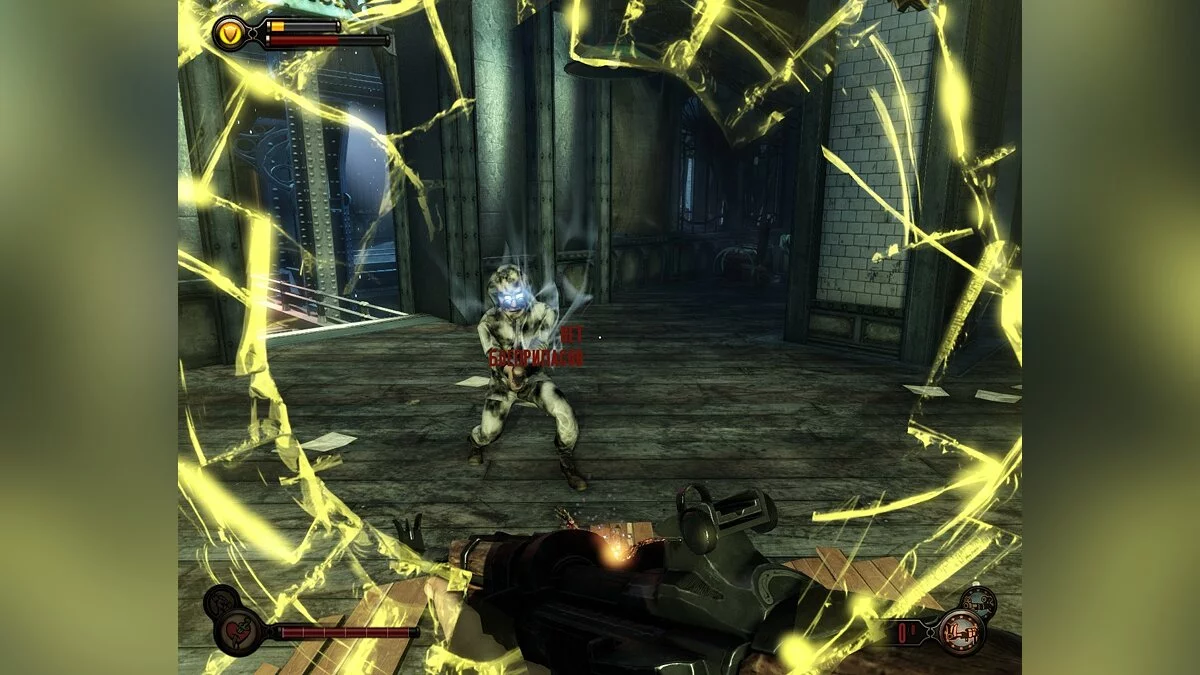The width and height of the screenshot is (1200, 675).
Task: Choose the dimmed secondary vigor icon
Action: [x=220, y=602]
